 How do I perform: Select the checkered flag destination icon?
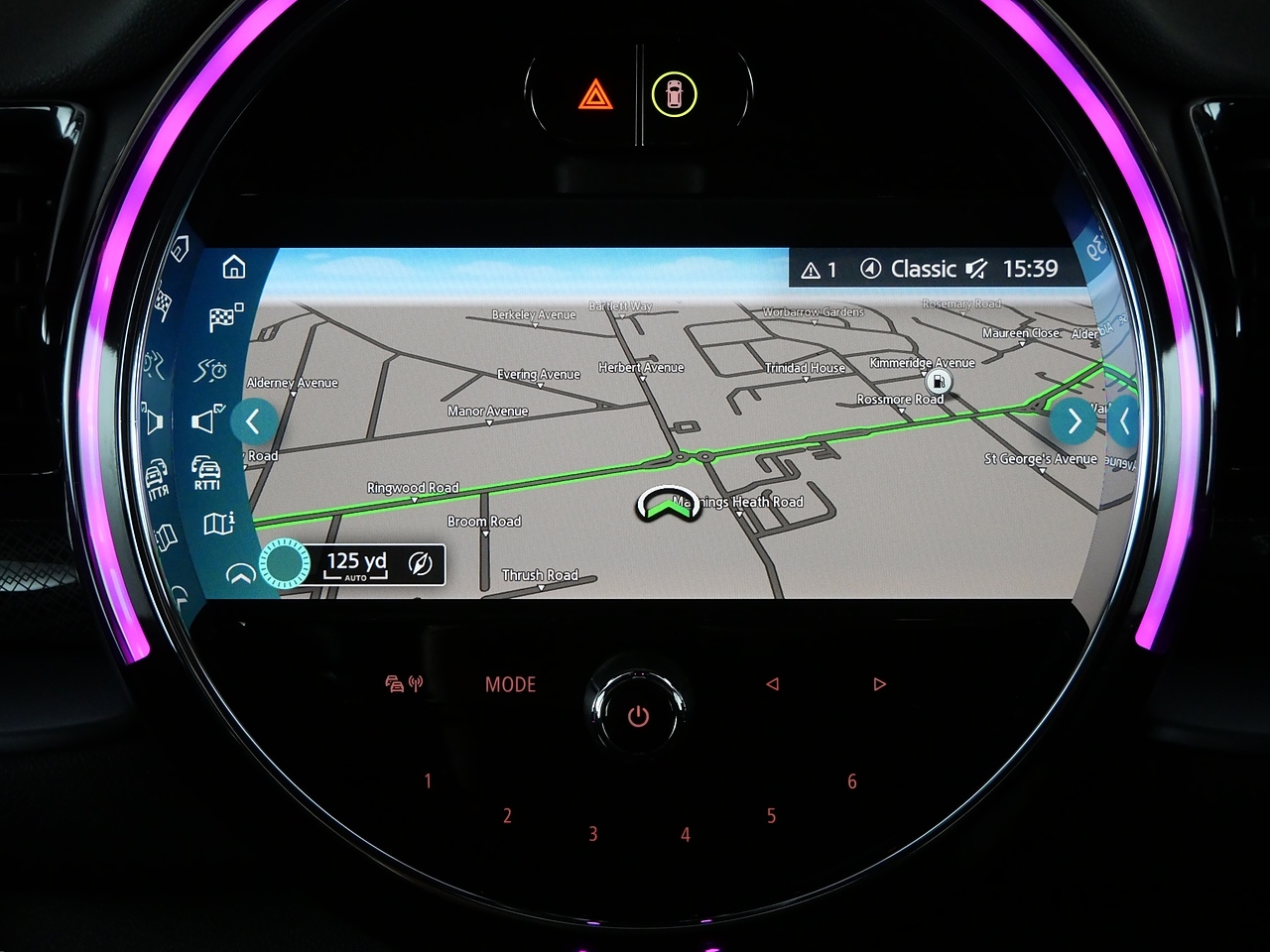click(x=225, y=318)
